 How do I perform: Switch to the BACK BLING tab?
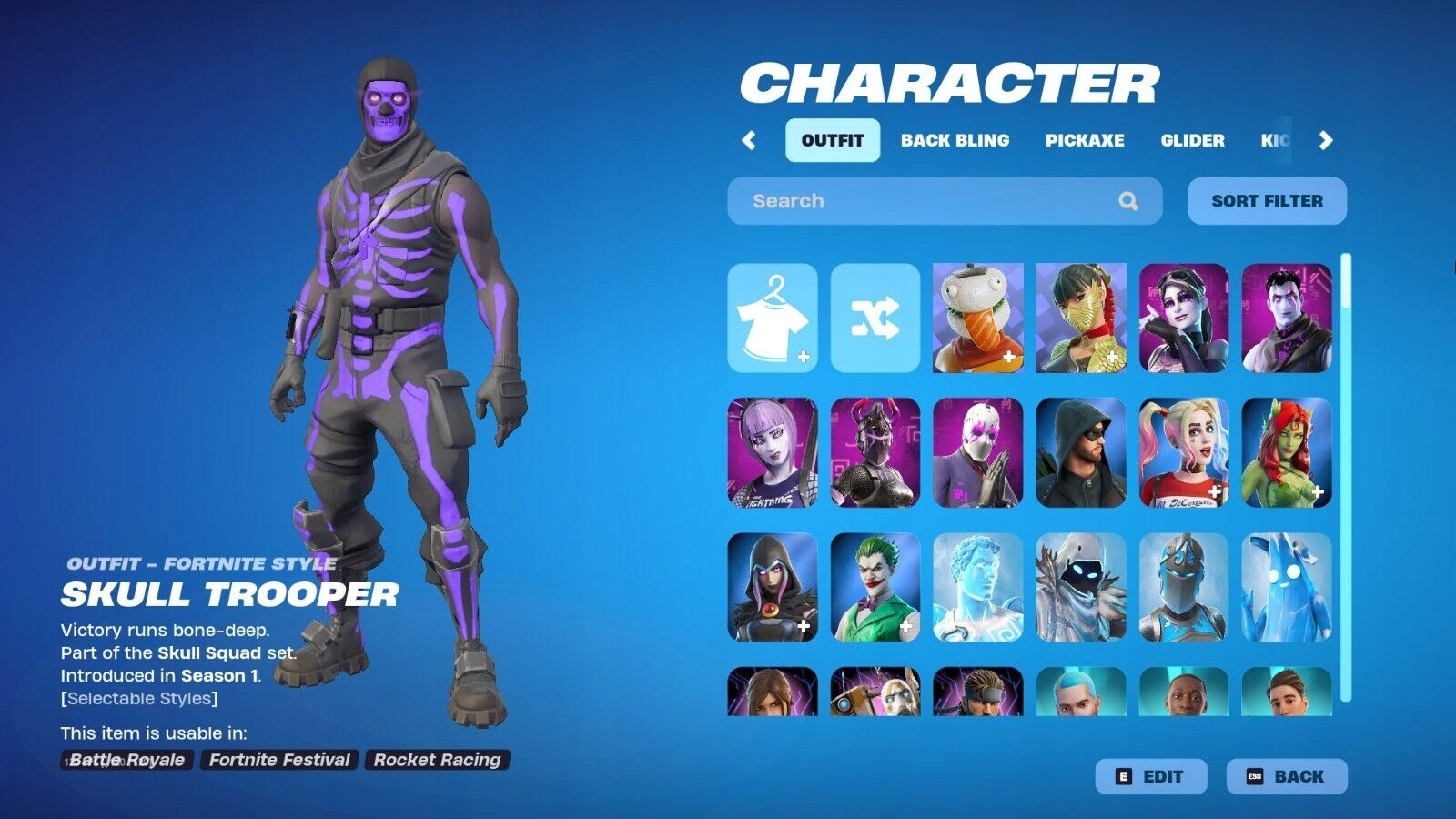click(x=954, y=140)
